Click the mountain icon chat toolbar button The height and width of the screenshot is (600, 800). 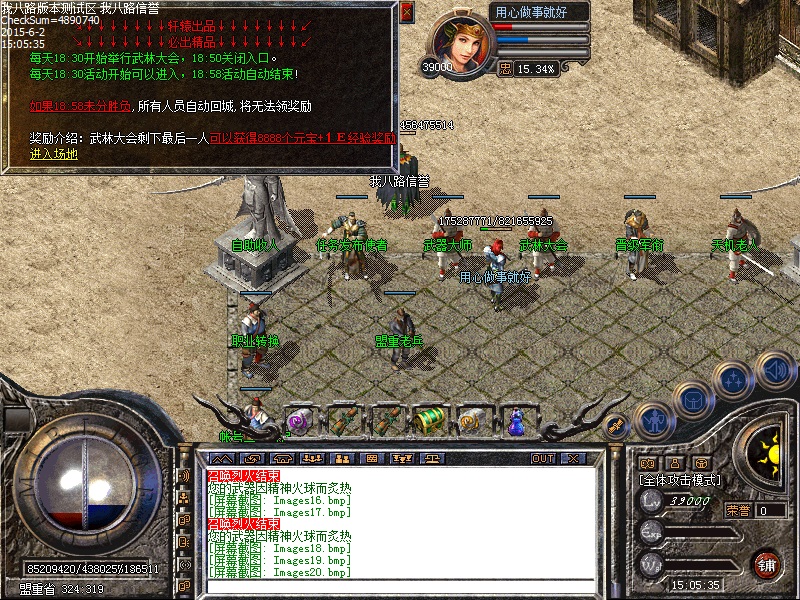(x=221, y=458)
